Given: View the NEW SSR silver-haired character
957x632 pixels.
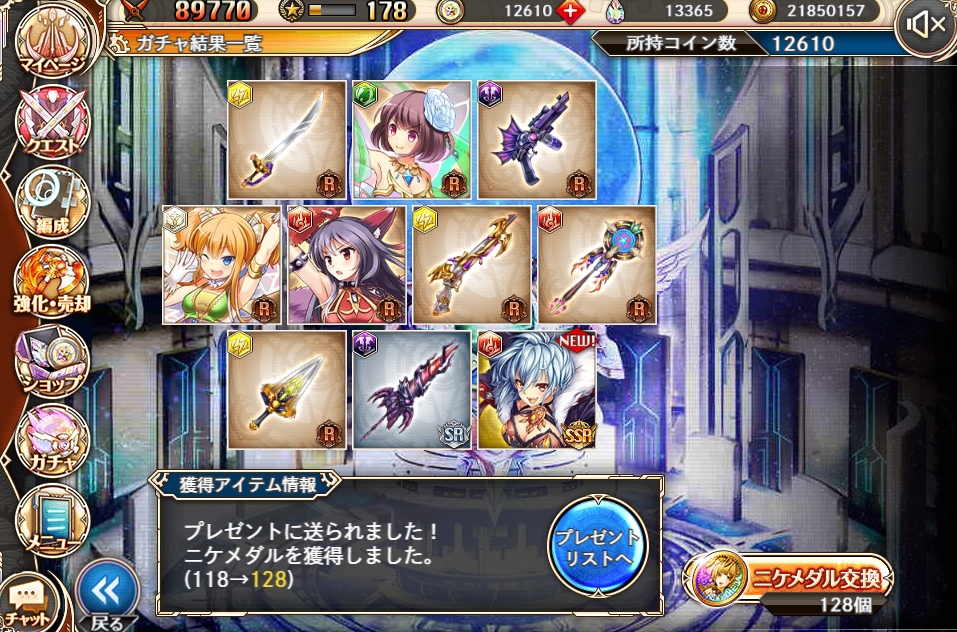Looking at the screenshot, I should (537, 390).
